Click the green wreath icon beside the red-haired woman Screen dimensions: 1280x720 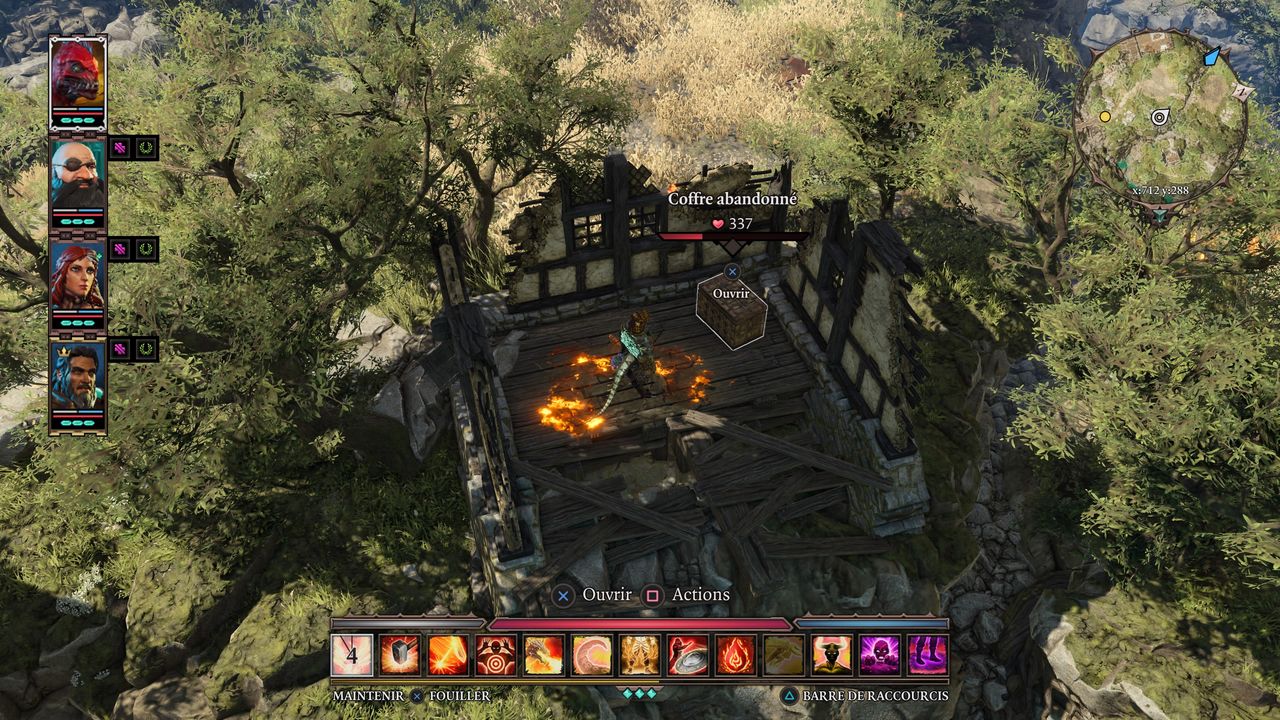coord(146,249)
